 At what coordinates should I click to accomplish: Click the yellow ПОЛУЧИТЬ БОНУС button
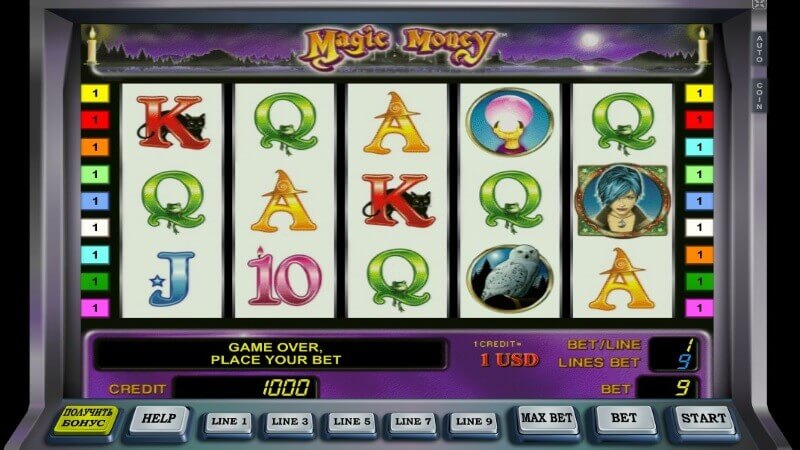[85, 420]
